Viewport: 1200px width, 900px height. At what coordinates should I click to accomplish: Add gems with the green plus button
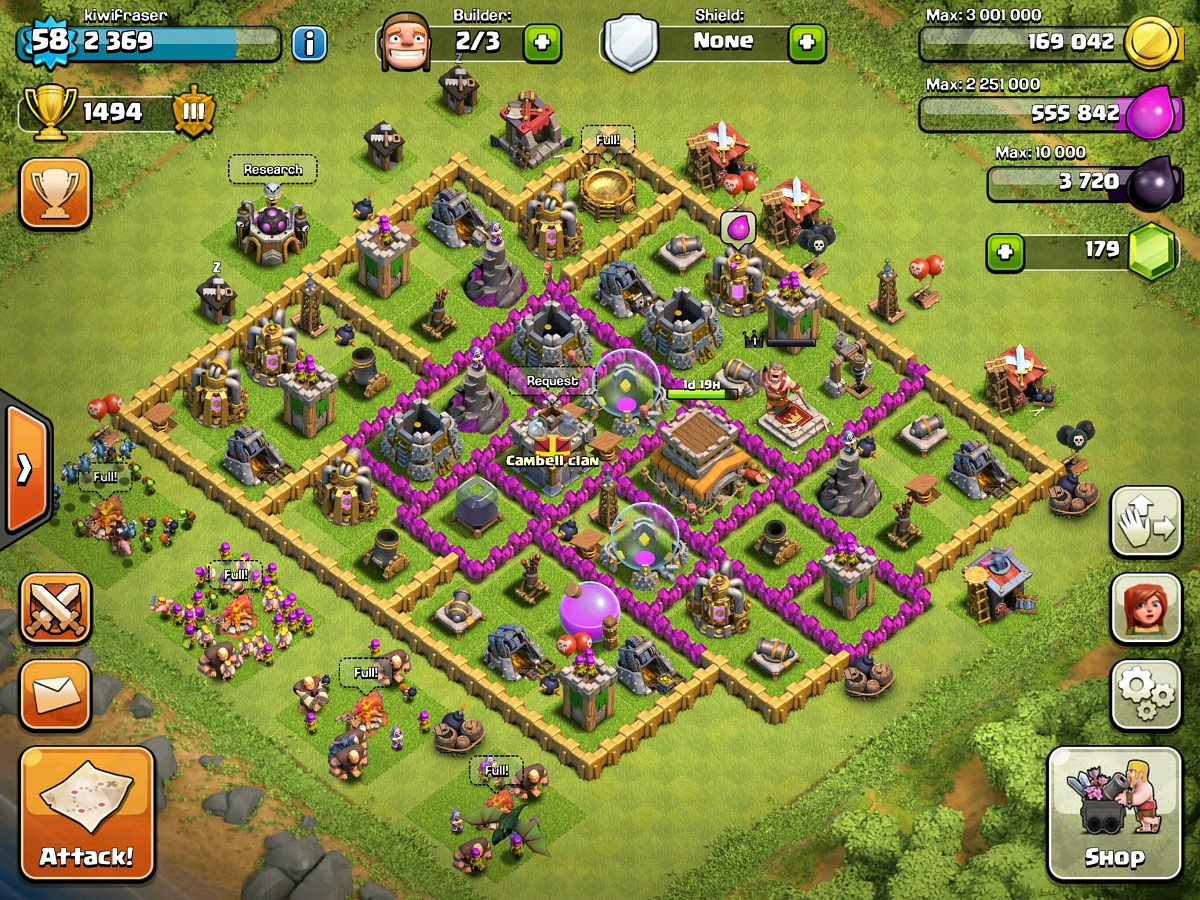tap(1005, 253)
